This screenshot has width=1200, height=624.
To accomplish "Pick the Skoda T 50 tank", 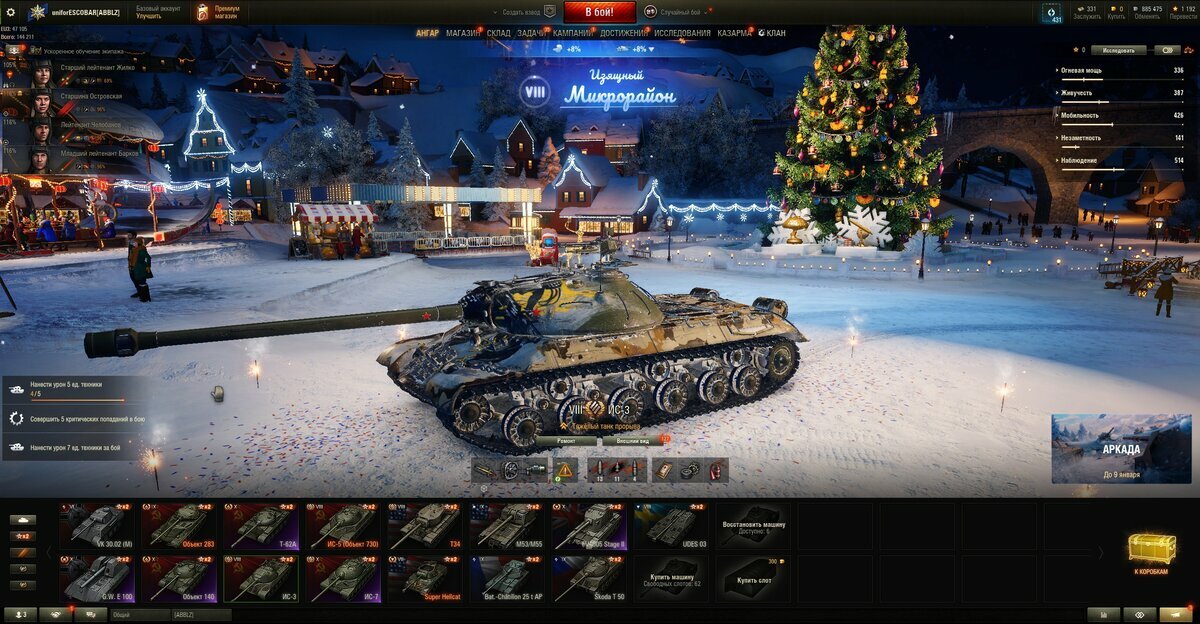I will pos(590,578).
